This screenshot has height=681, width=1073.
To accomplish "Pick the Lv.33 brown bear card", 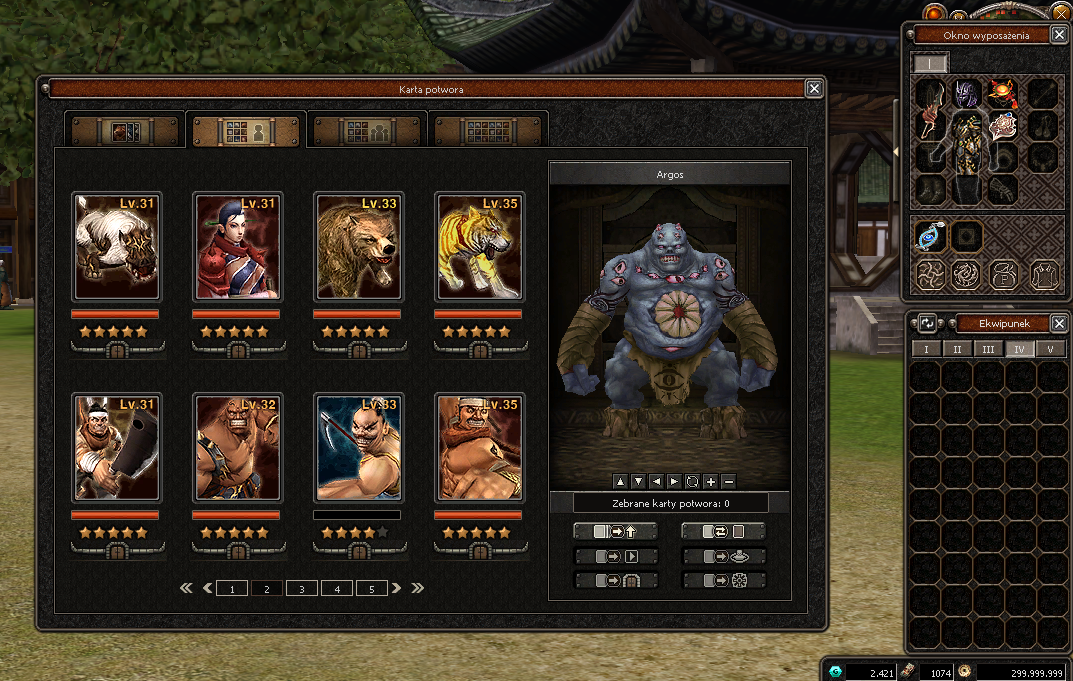I will click(x=359, y=246).
